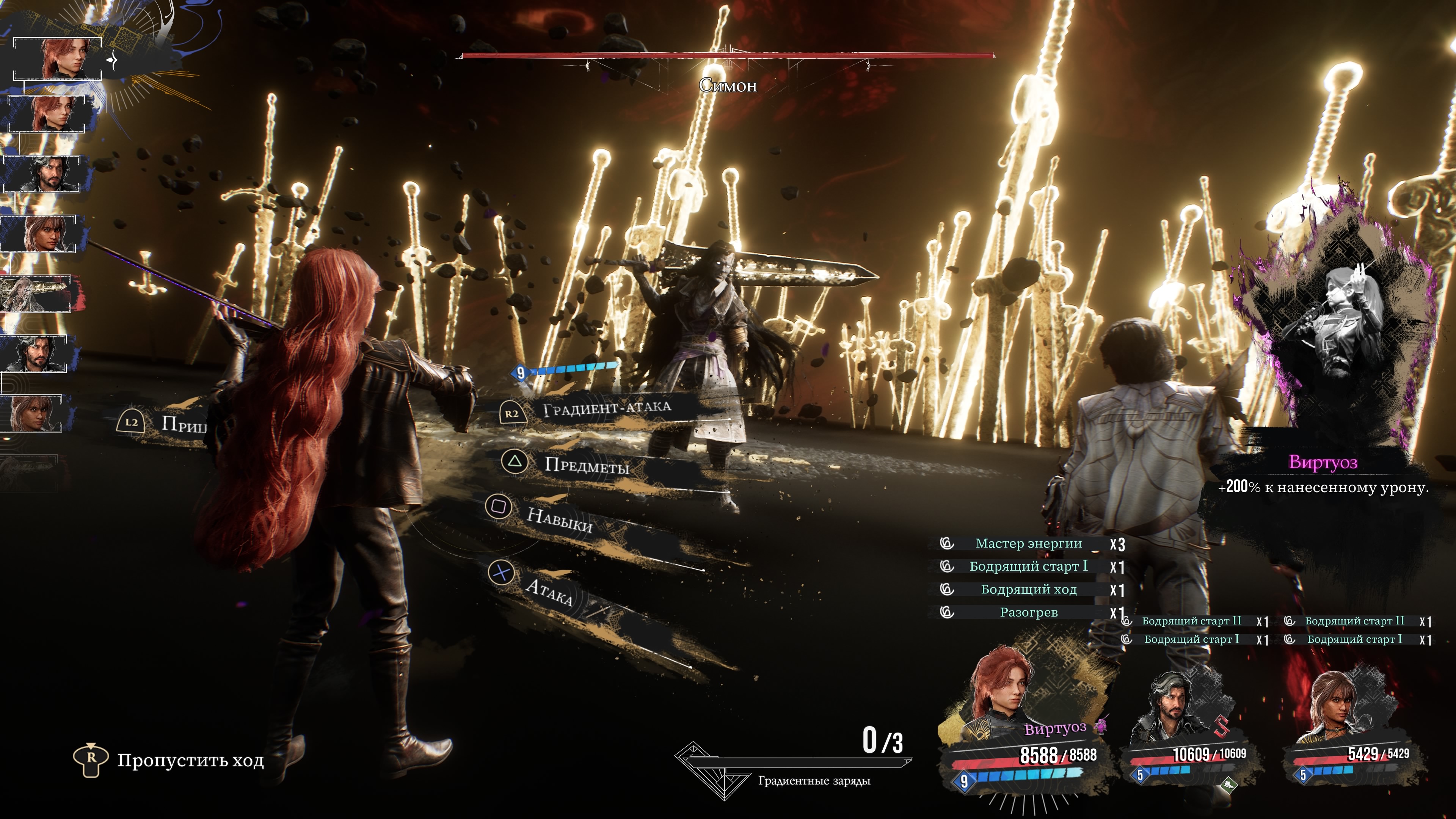Open the Навыки skills menu
The image size is (1456, 819).
pos(559,518)
